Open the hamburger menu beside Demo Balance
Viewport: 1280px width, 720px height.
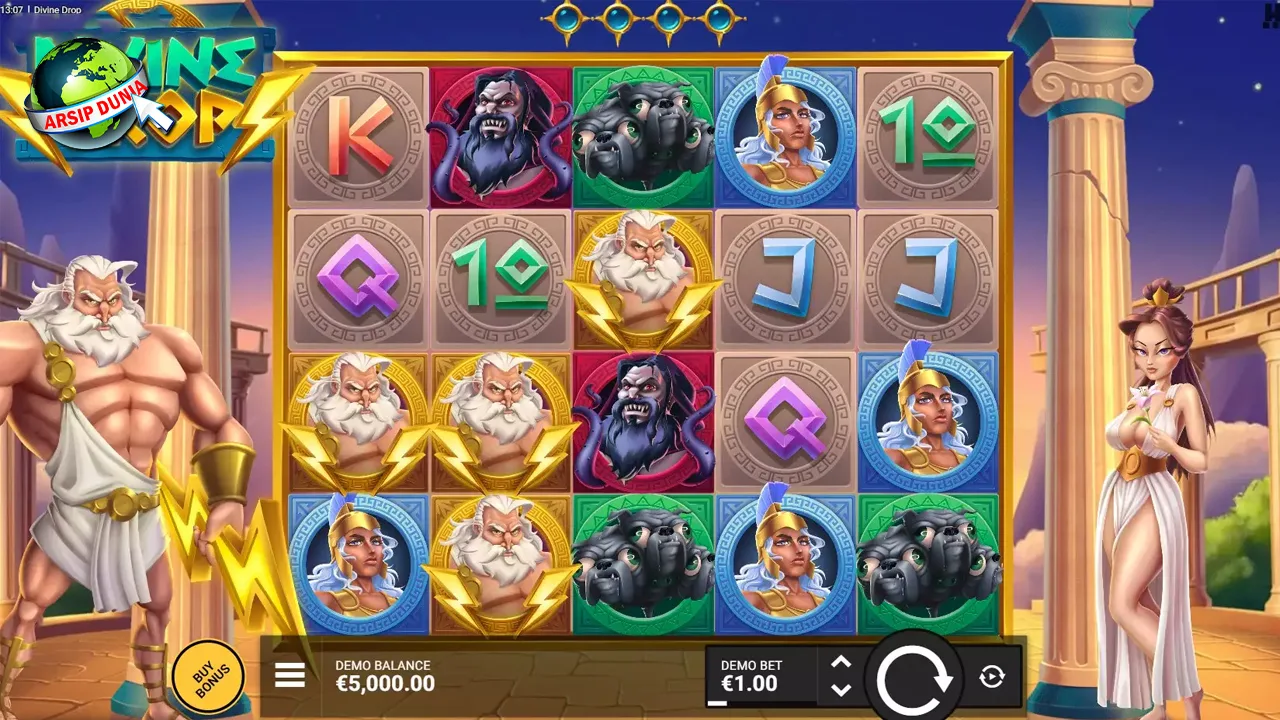(x=290, y=676)
